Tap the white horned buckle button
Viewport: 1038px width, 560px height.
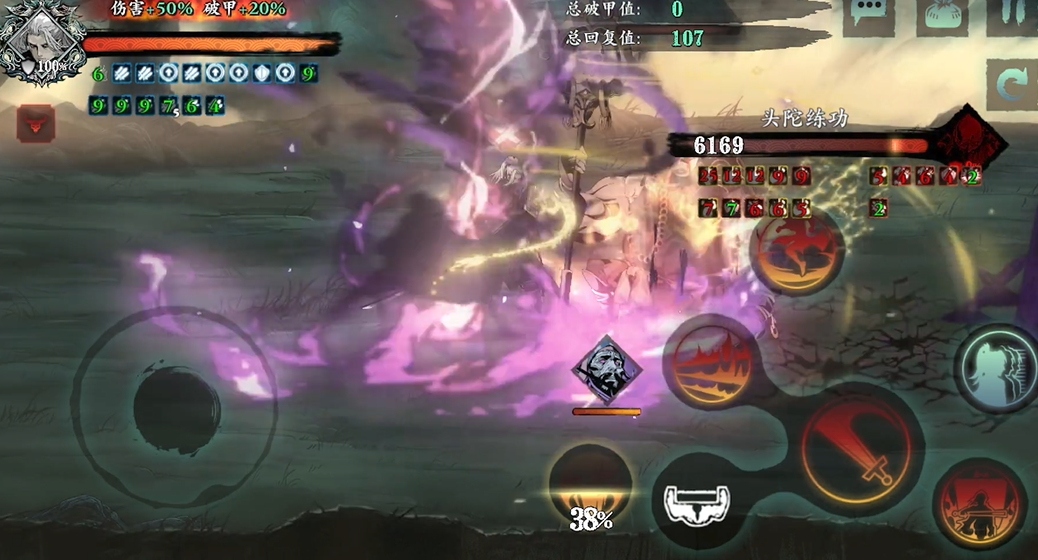pyautogui.click(x=698, y=501)
